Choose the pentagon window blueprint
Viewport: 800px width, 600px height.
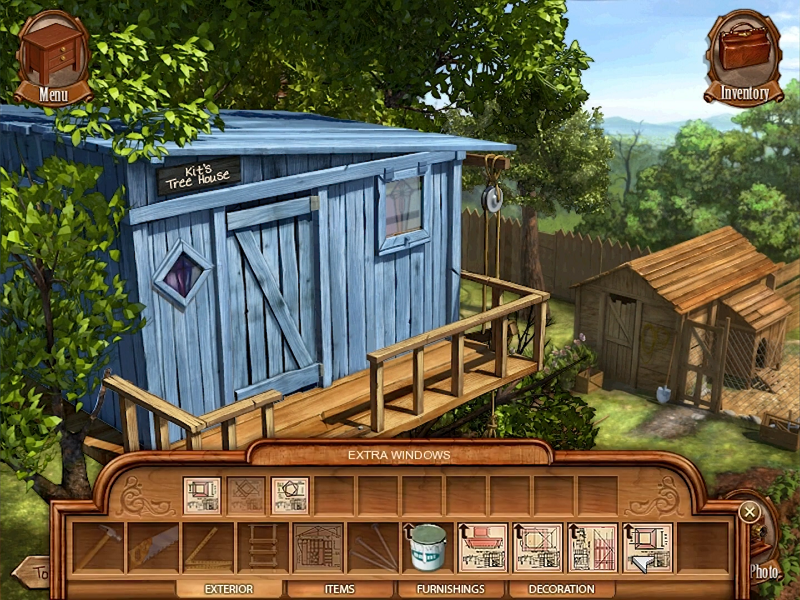[289, 495]
